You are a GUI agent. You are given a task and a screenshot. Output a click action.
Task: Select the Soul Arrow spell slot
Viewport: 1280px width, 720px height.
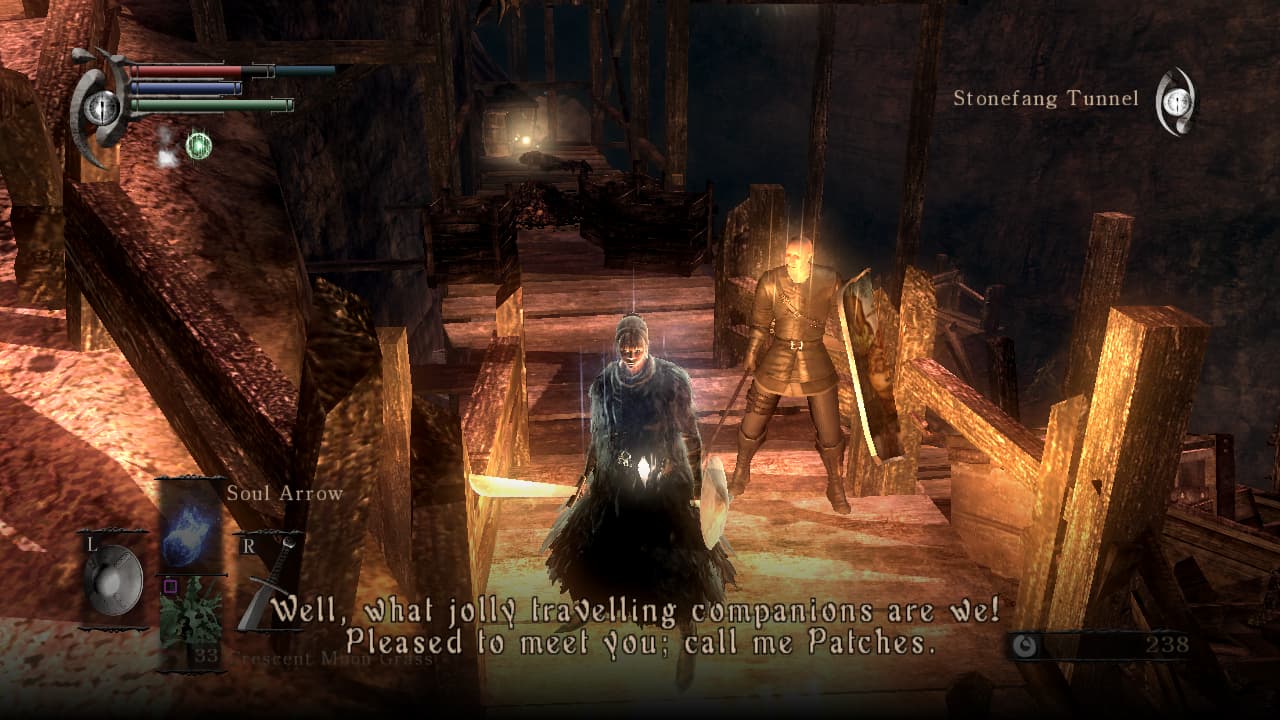[x=191, y=525]
